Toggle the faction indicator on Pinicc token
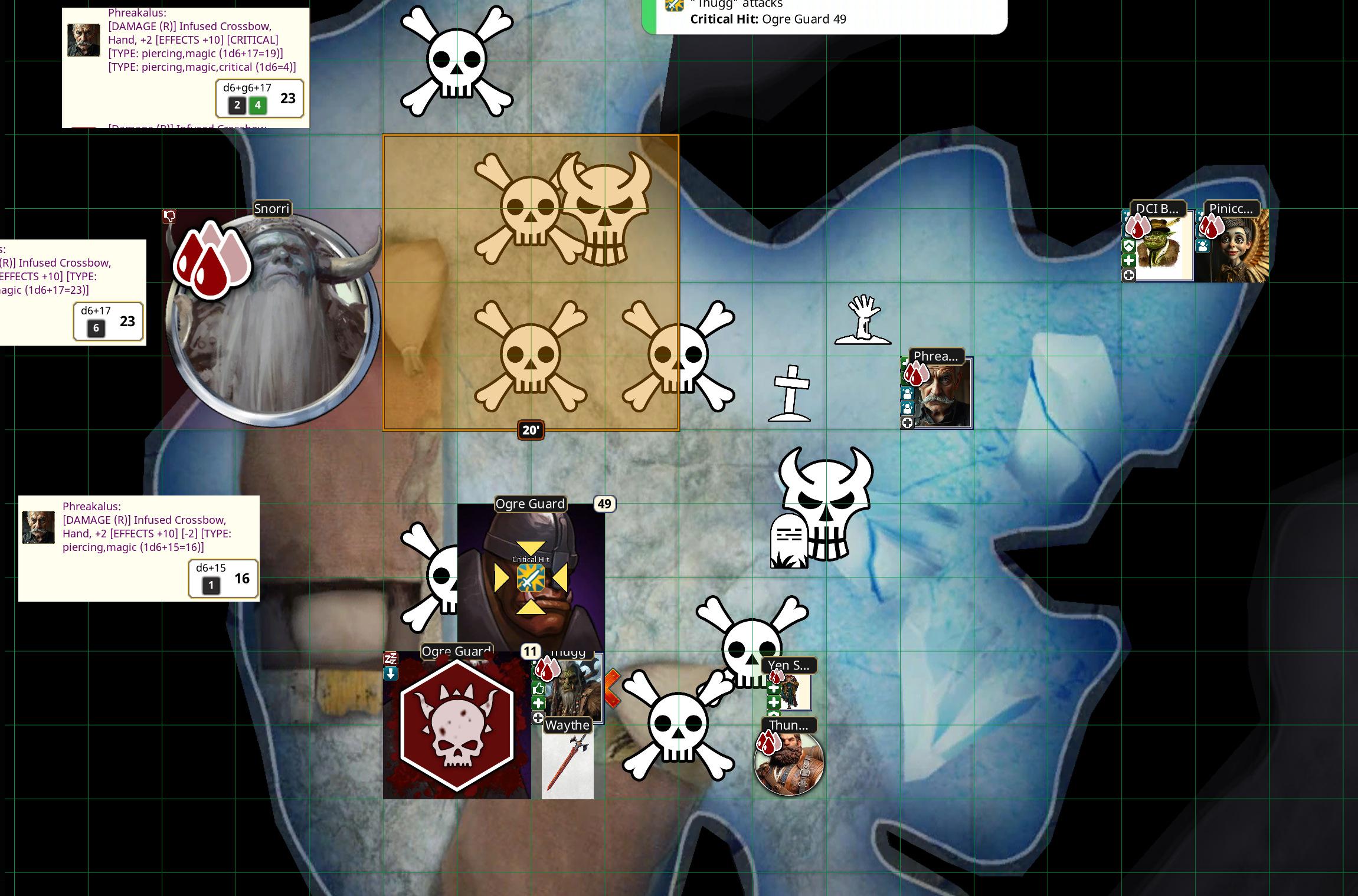 click(x=1202, y=247)
